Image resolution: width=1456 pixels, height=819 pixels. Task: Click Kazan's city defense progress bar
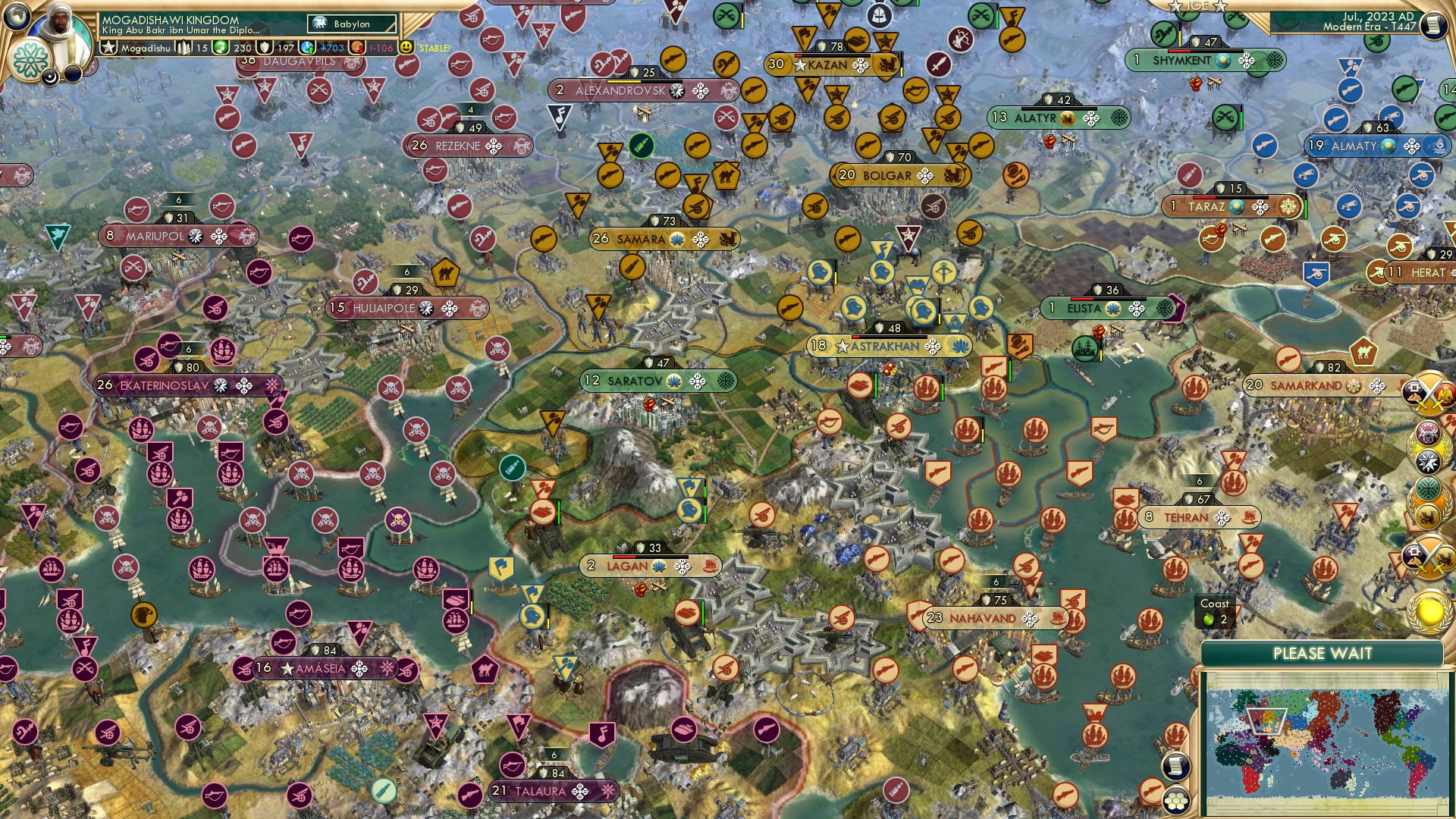point(833,55)
